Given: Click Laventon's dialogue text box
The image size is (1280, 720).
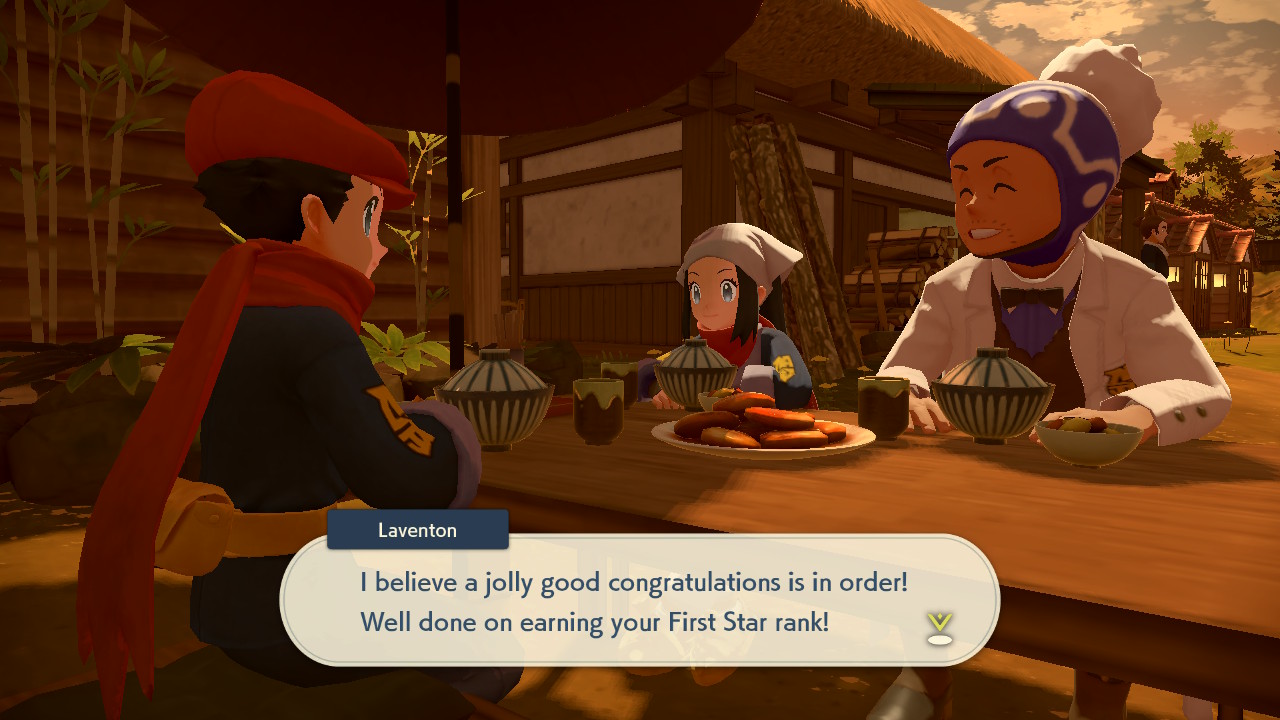Looking at the screenshot, I should pyautogui.click(x=640, y=600).
